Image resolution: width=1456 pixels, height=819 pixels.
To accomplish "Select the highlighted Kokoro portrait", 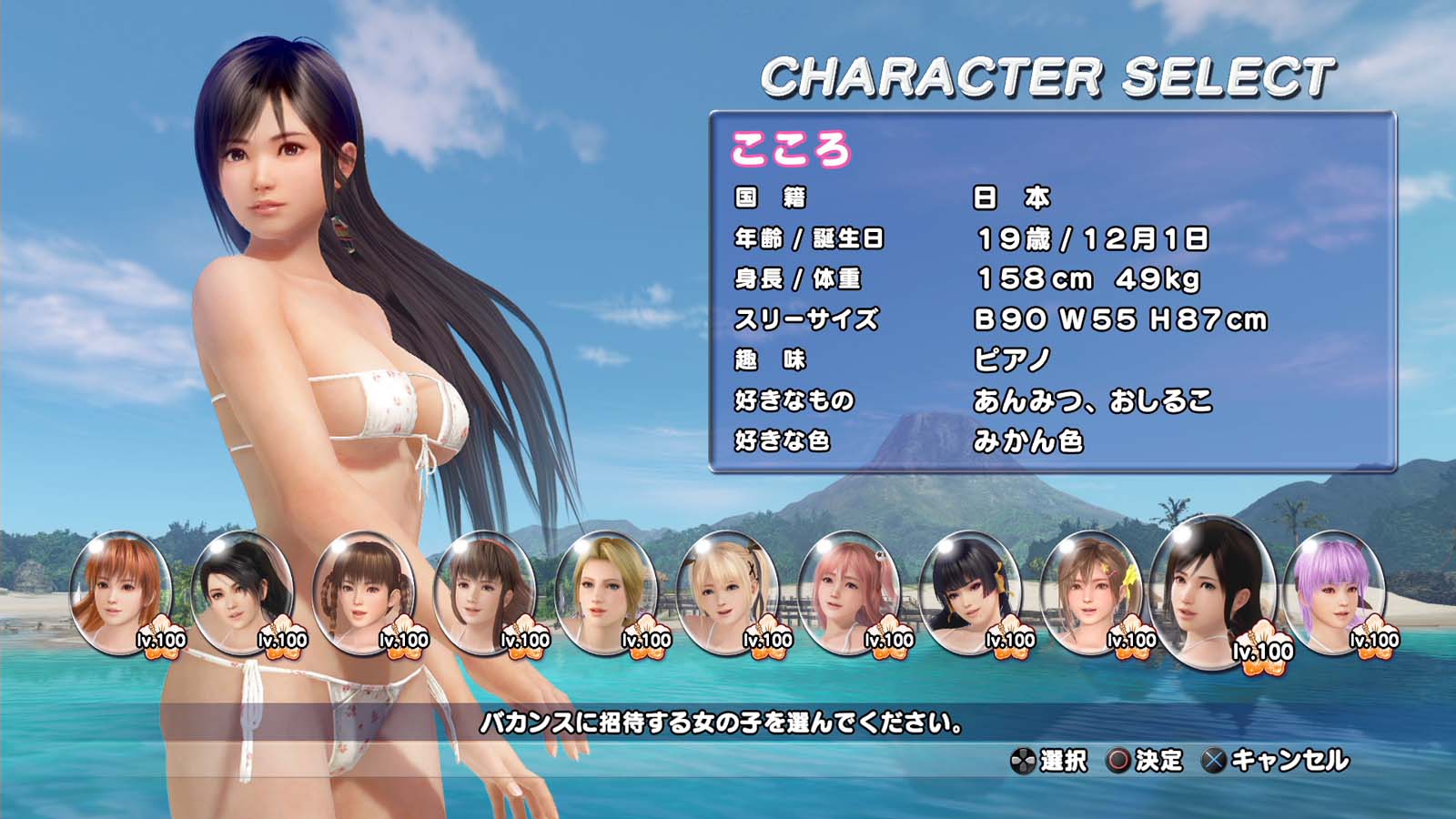I will coord(1211,591).
